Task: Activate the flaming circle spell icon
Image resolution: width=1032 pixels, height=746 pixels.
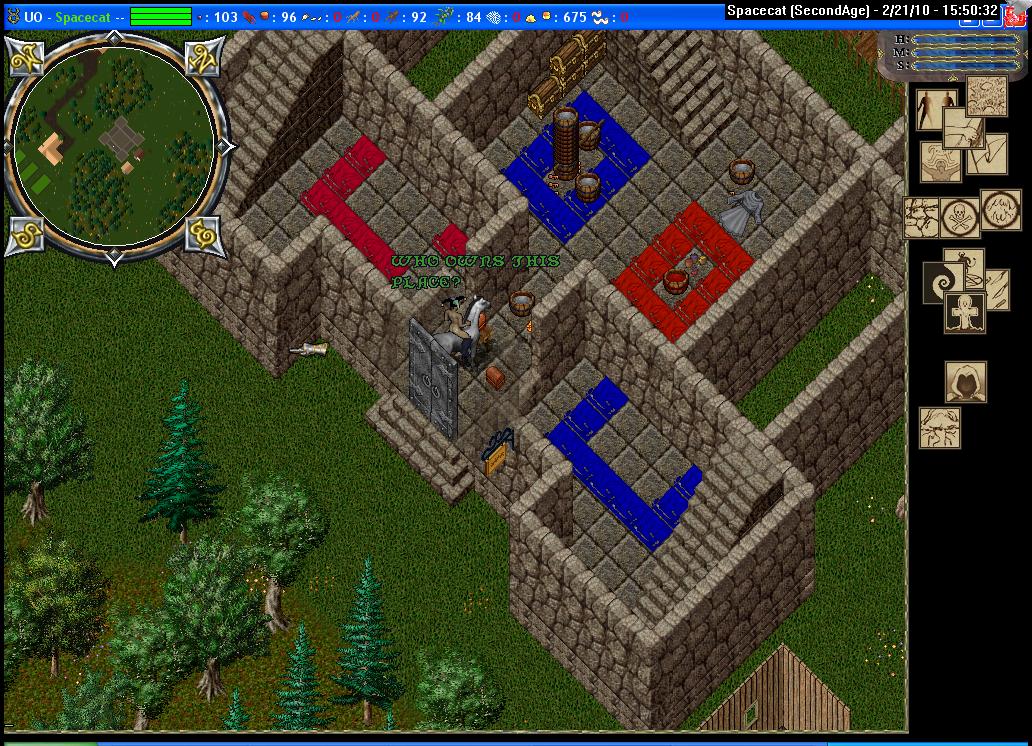Action: pos(1000,211)
